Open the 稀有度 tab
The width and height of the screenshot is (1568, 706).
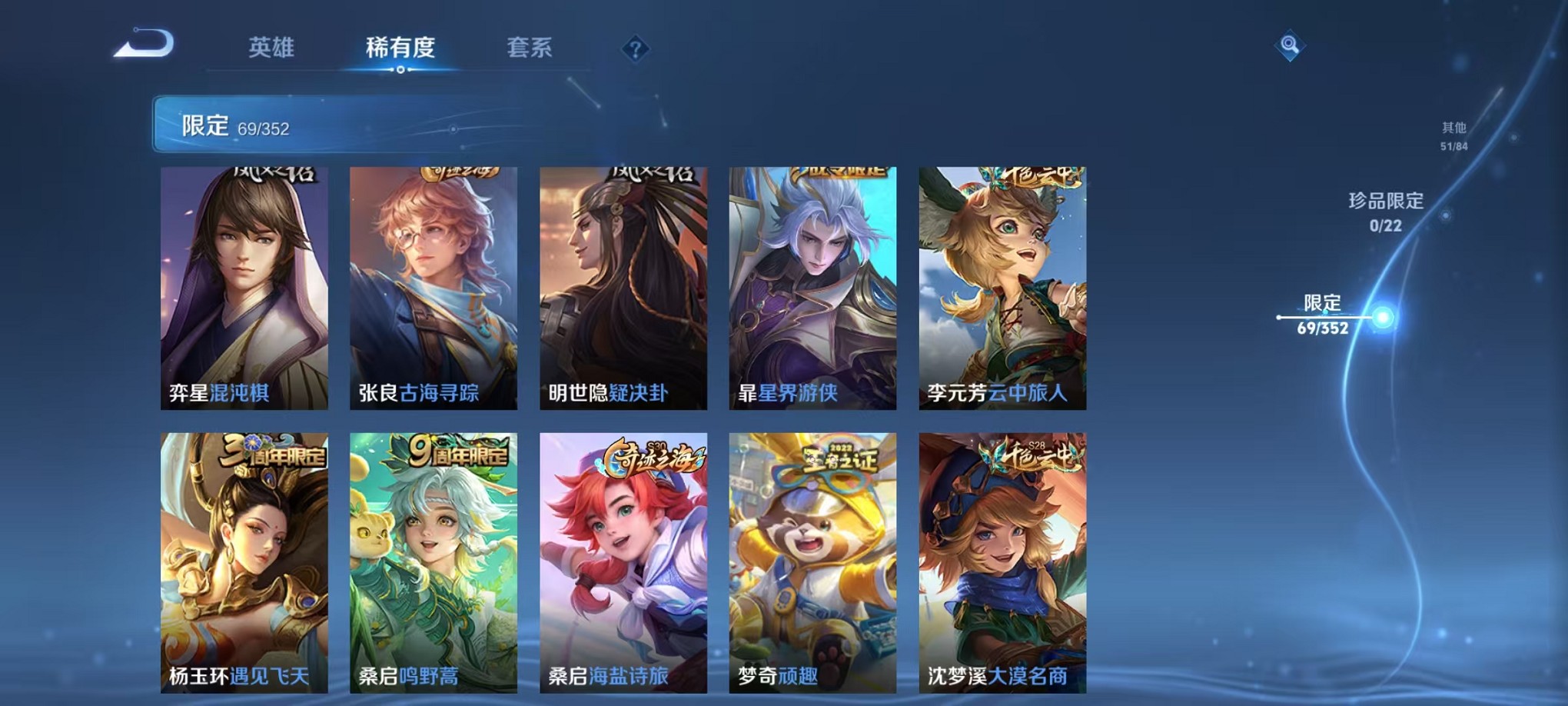click(x=399, y=48)
